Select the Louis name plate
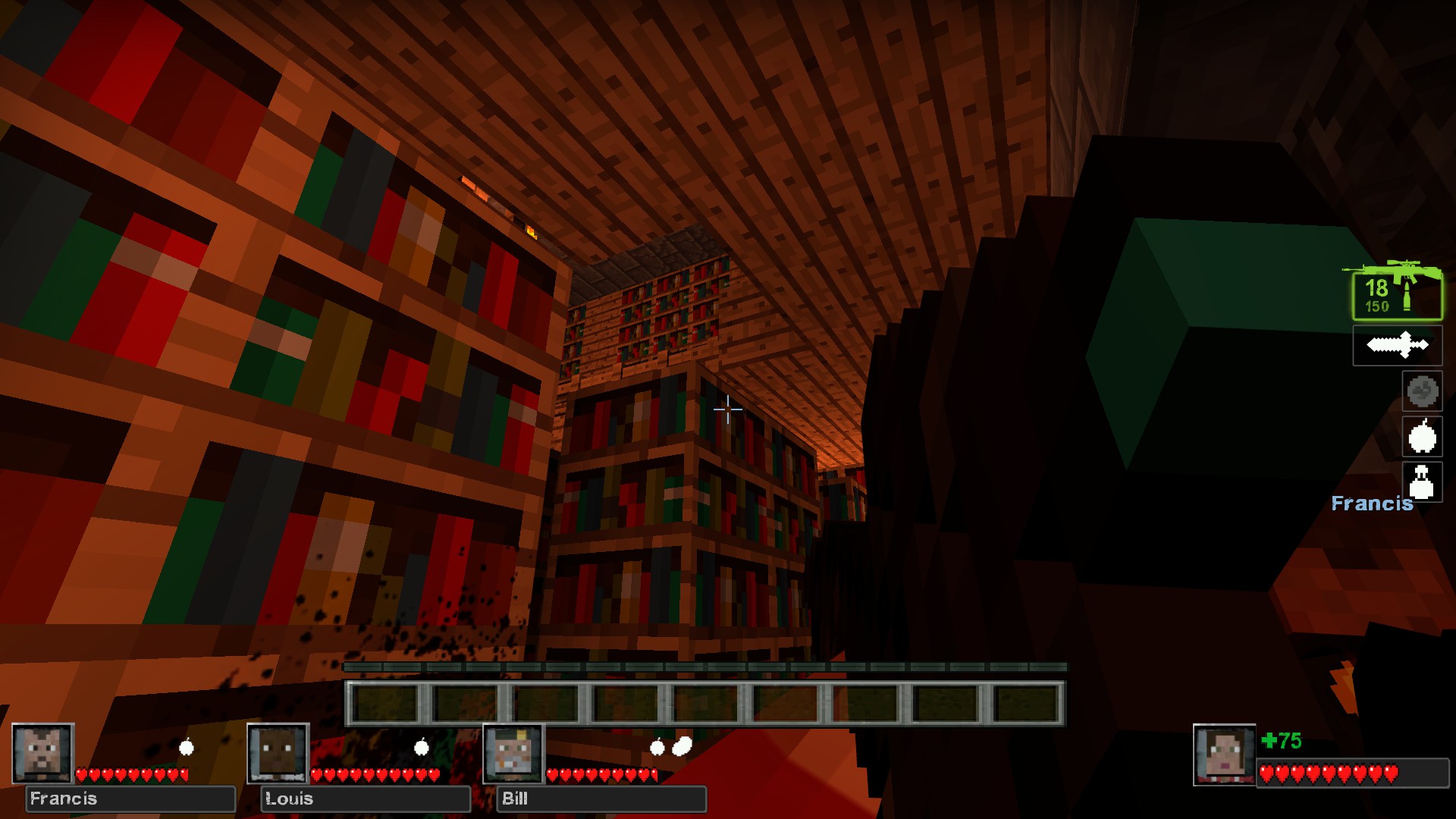Viewport: 1456px width, 819px height. (x=366, y=799)
